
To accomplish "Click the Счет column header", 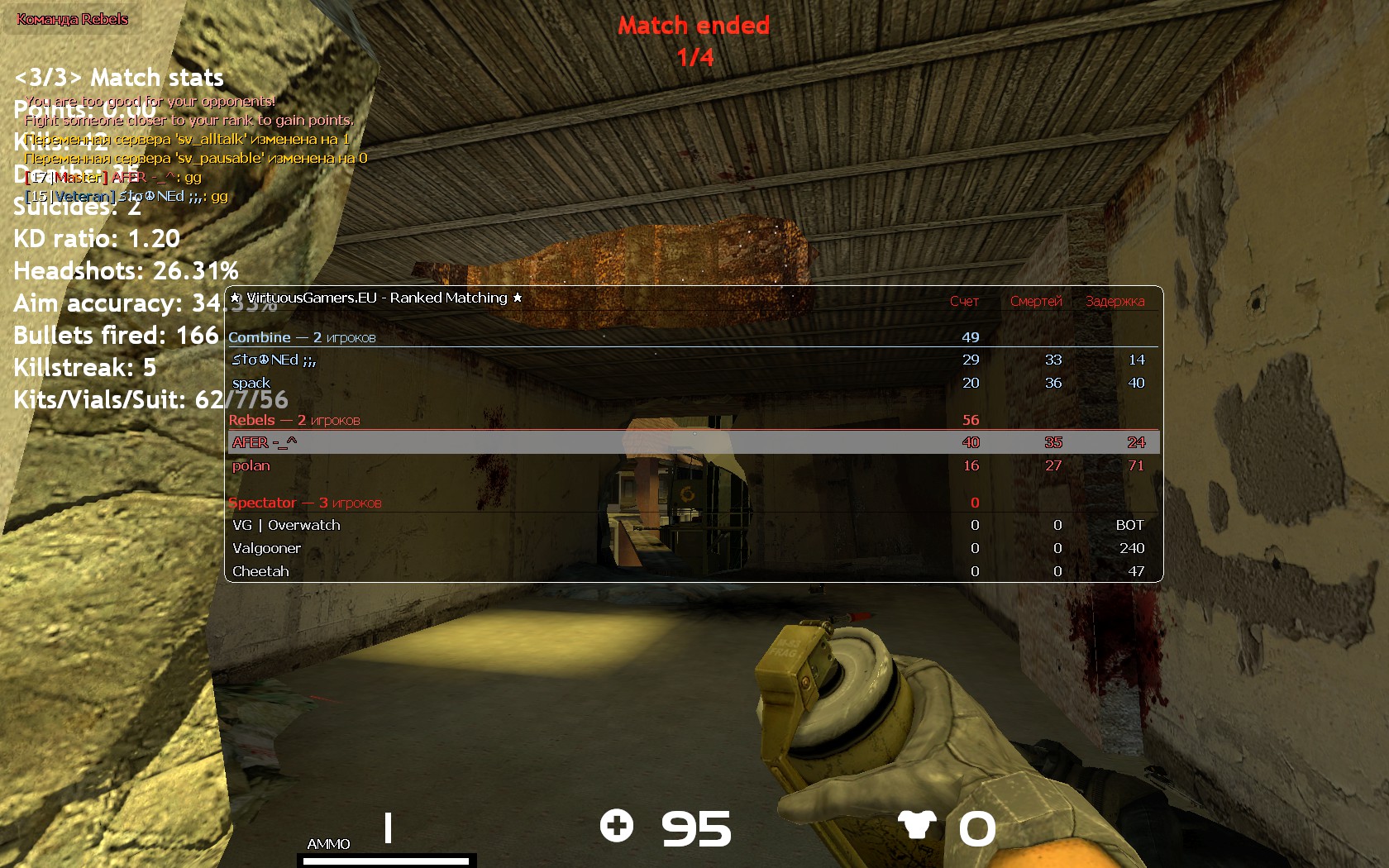I will 964,302.
